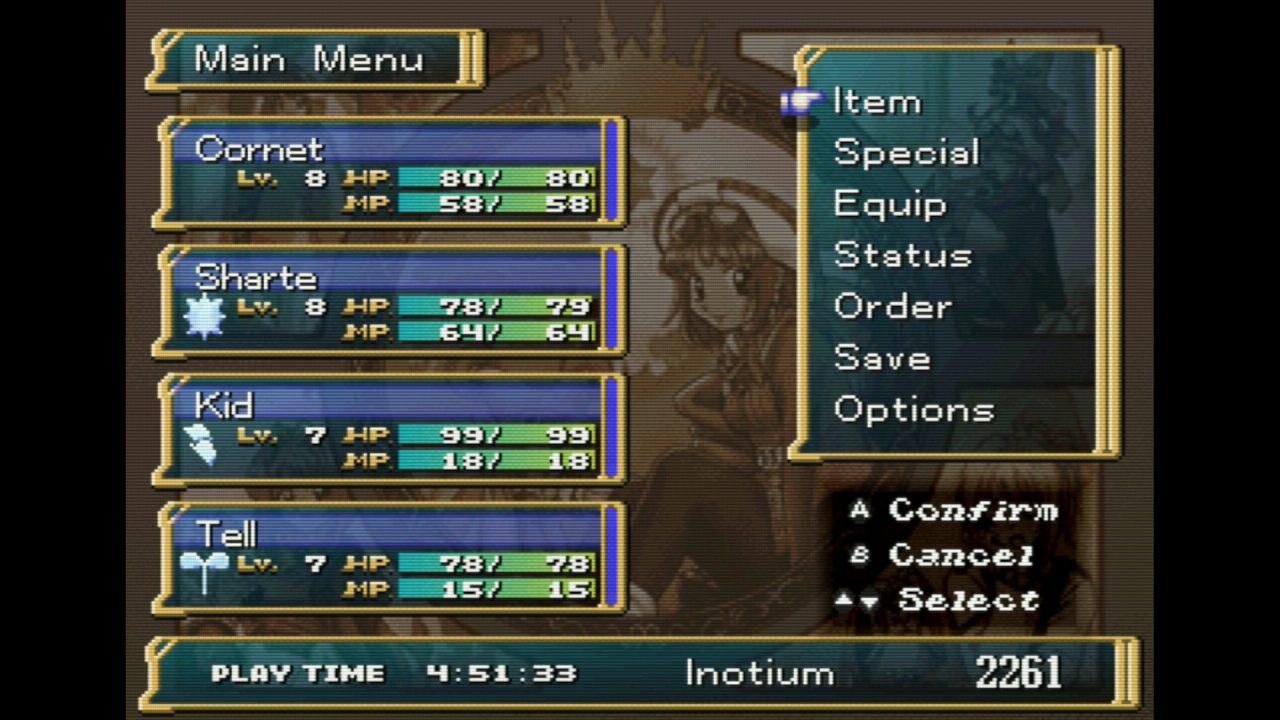Screen dimensions: 1280x720
Task: Select Cornet's party panel
Action: click(390, 173)
